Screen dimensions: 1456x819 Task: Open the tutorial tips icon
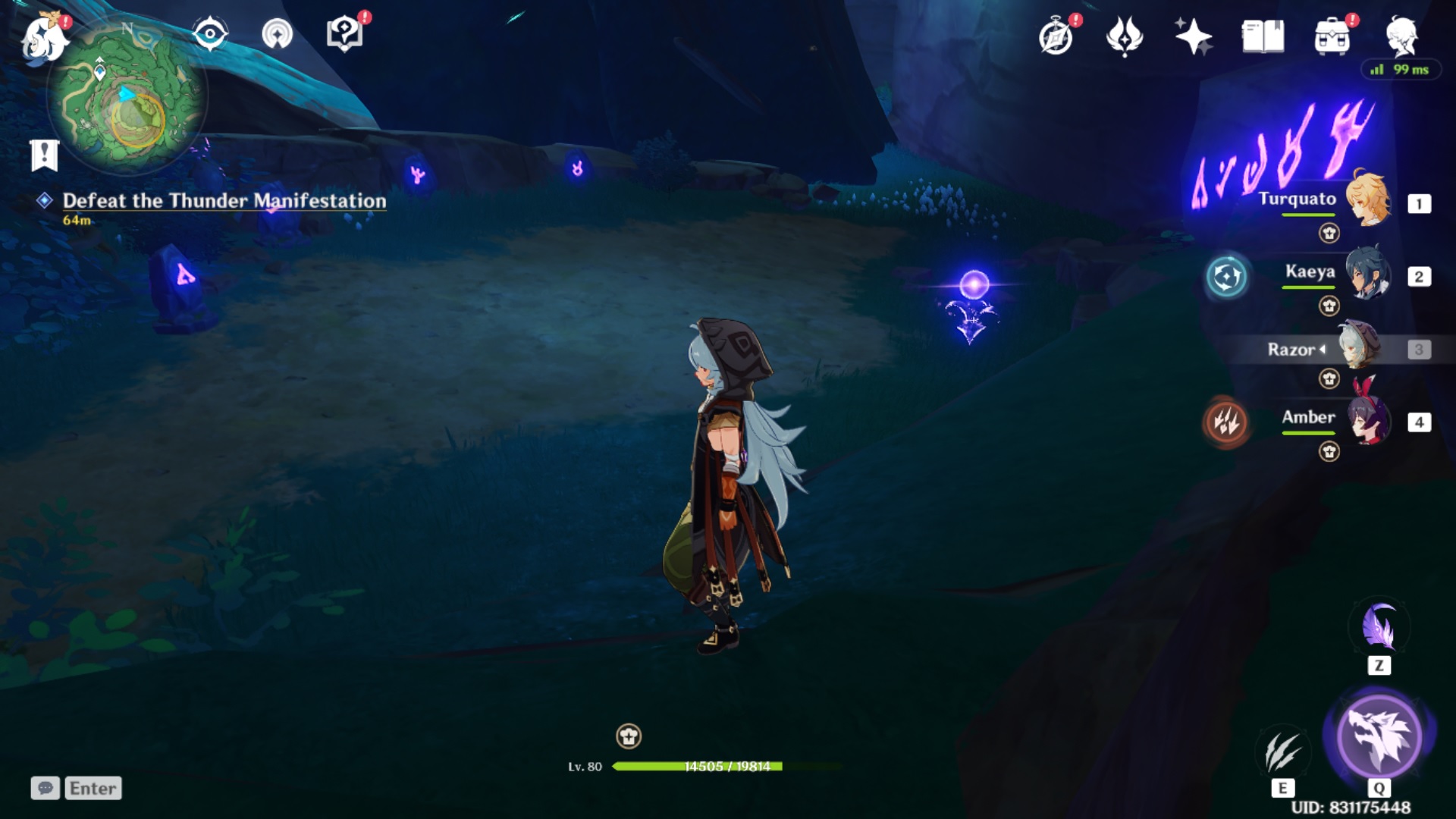click(344, 34)
